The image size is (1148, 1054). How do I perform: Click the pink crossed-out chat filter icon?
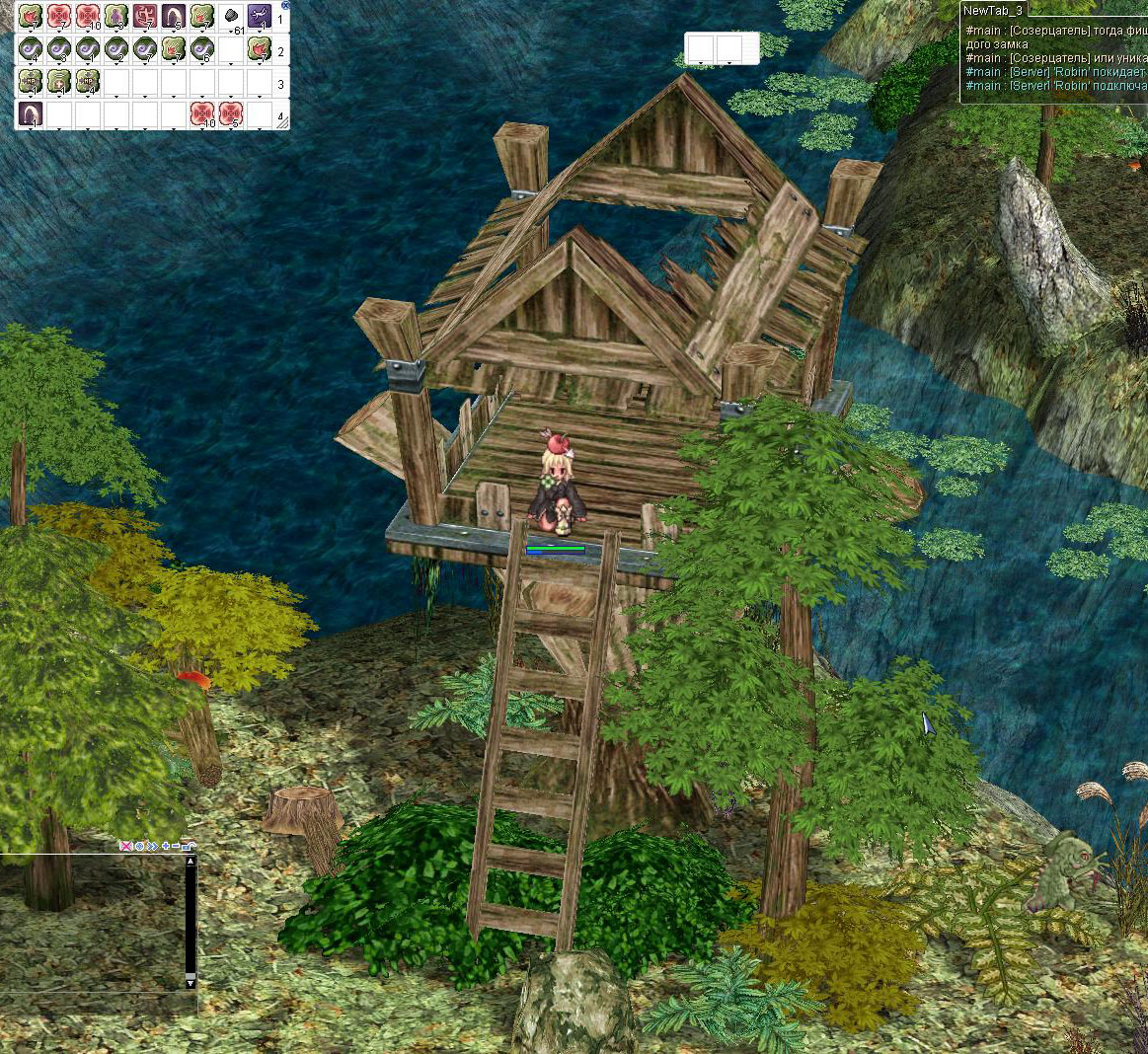click(x=126, y=846)
